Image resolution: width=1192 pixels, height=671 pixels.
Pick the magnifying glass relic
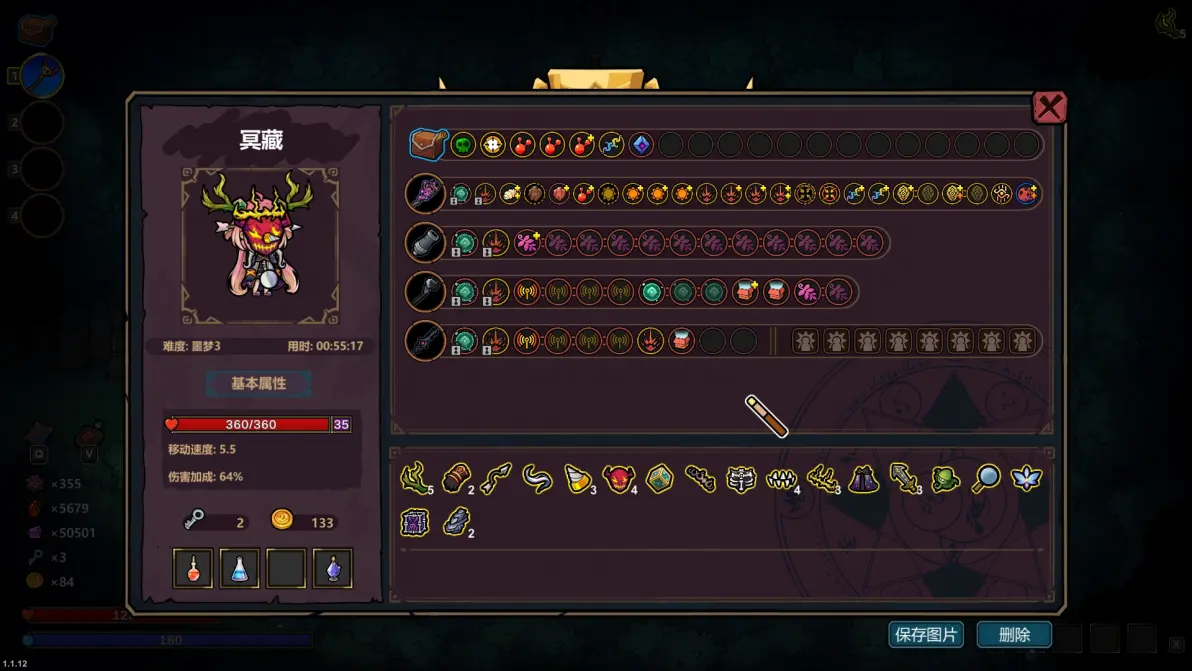(x=985, y=478)
